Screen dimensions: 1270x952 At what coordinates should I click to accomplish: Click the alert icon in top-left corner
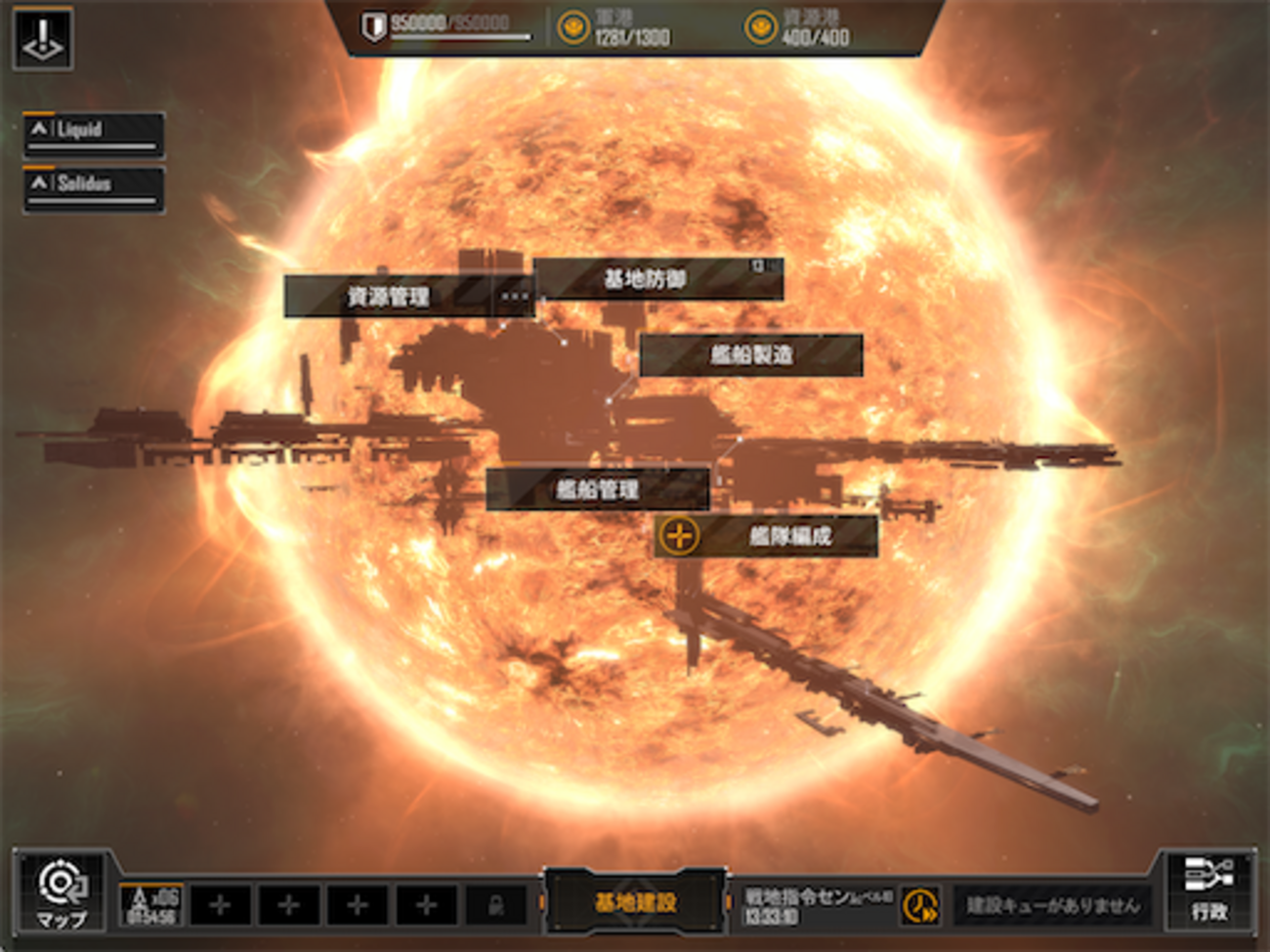coord(43,39)
